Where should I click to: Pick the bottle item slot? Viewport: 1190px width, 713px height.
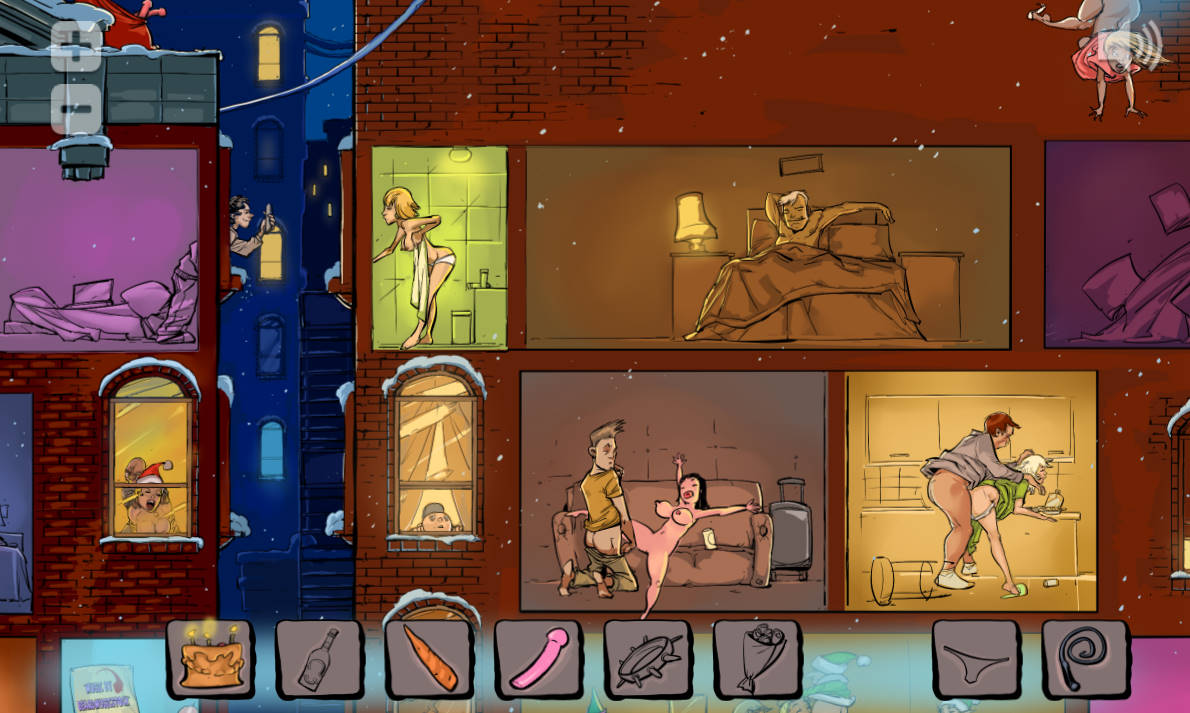pyautogui.click(x=319, y=657)
